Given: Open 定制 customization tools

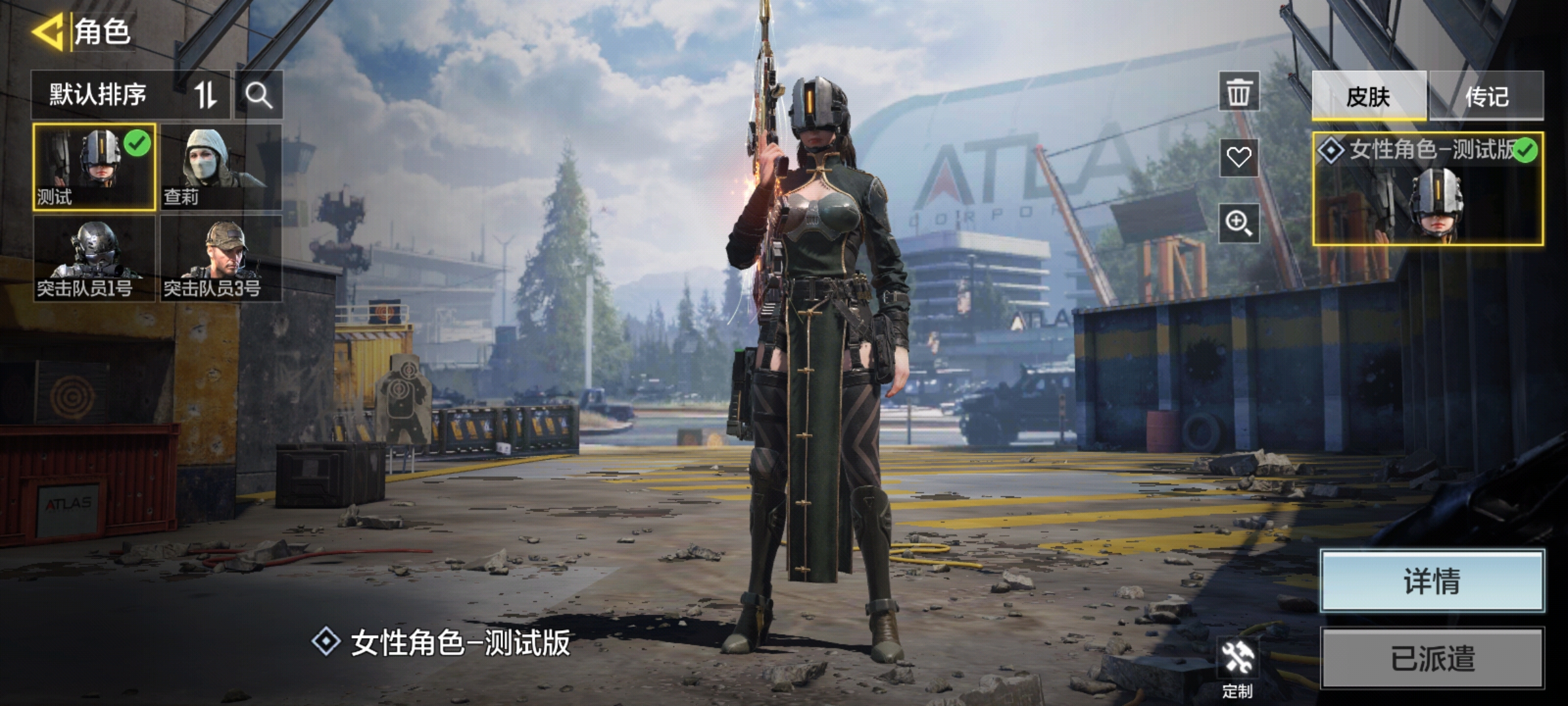Looking at the screenshot, I should click(1237, 667).
